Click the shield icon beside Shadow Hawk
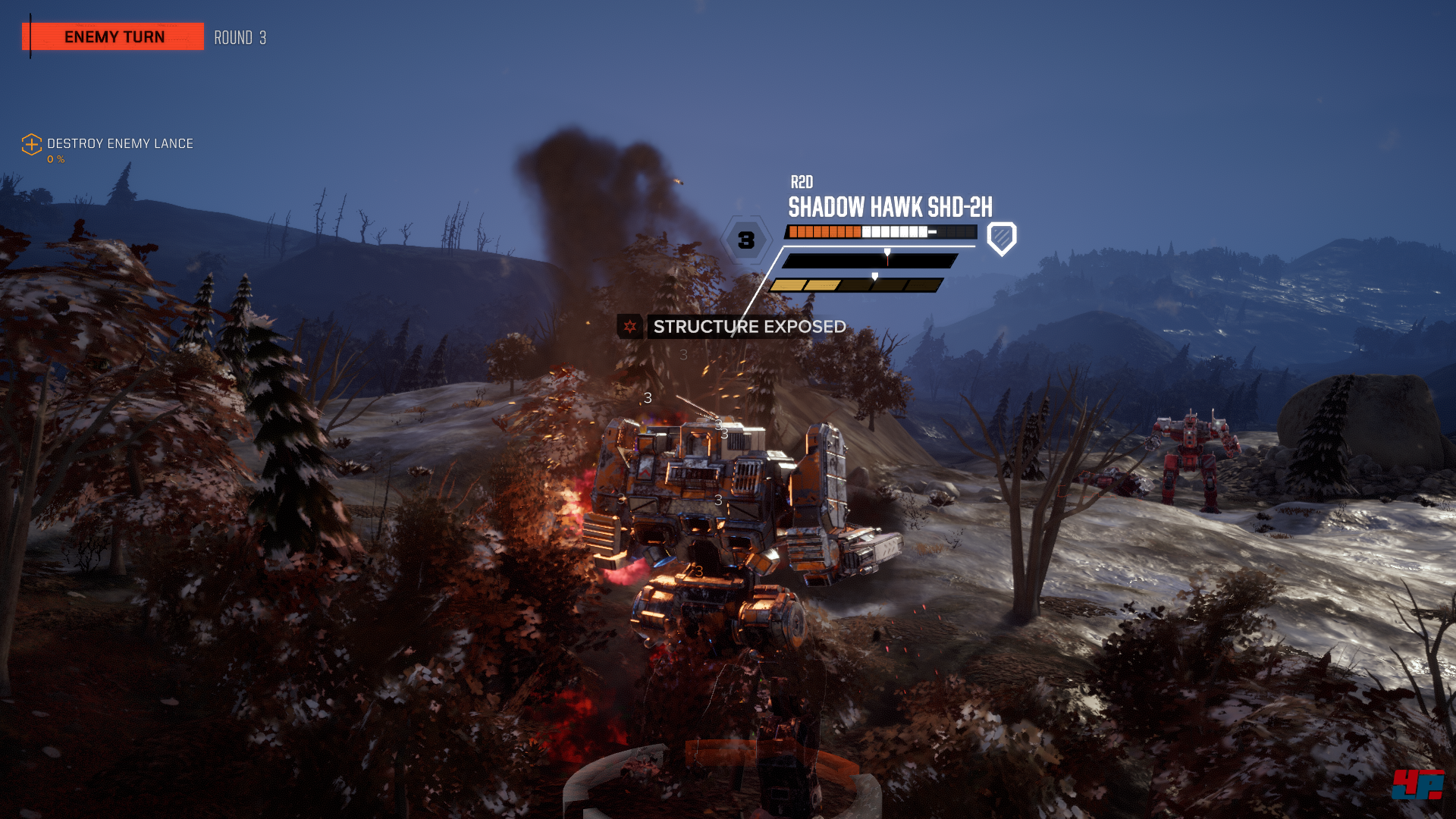The width and height of the screenshot is (1456, 819). tap(1001, 239)
